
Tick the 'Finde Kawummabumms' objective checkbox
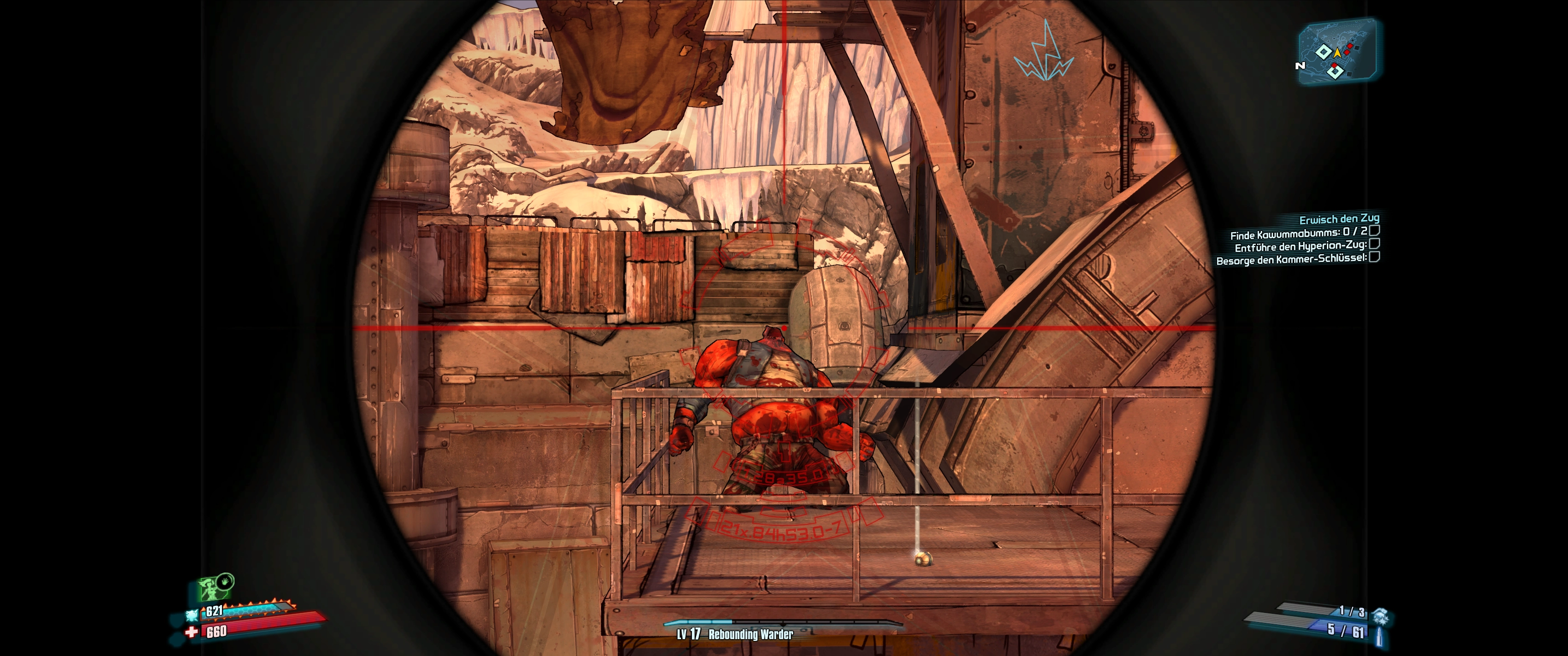coord(1374,231)
